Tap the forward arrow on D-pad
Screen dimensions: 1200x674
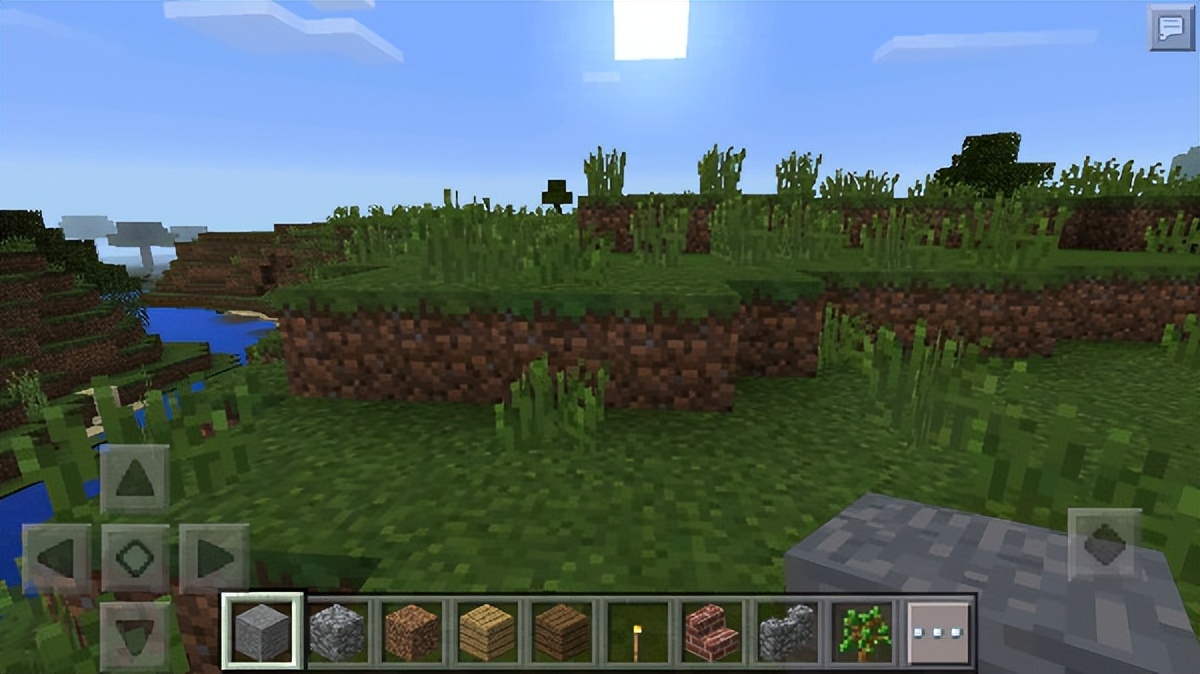(x=135, y=479)
